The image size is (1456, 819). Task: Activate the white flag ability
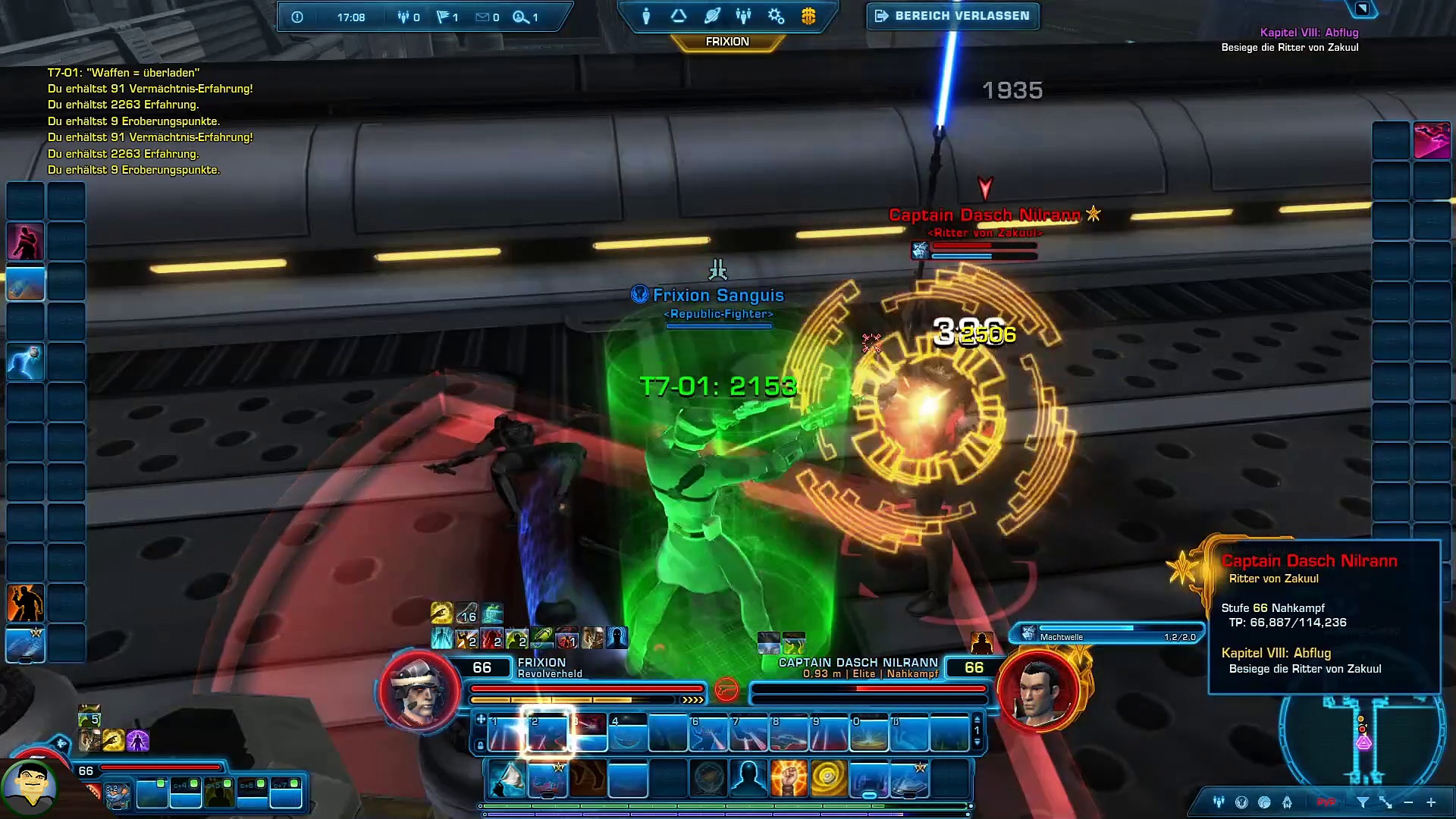pos(507,779)
